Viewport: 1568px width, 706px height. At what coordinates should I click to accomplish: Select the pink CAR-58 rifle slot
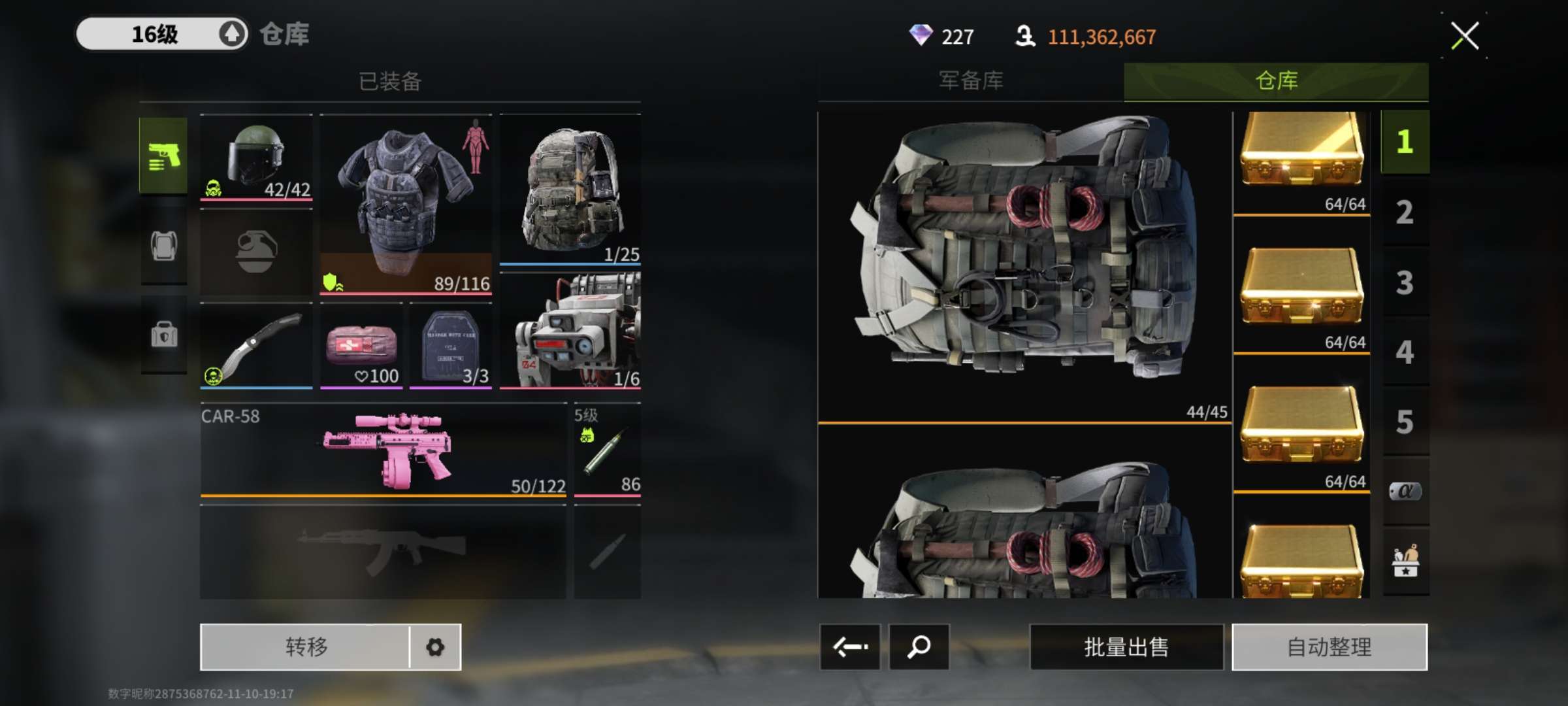[x=384, y=450]
